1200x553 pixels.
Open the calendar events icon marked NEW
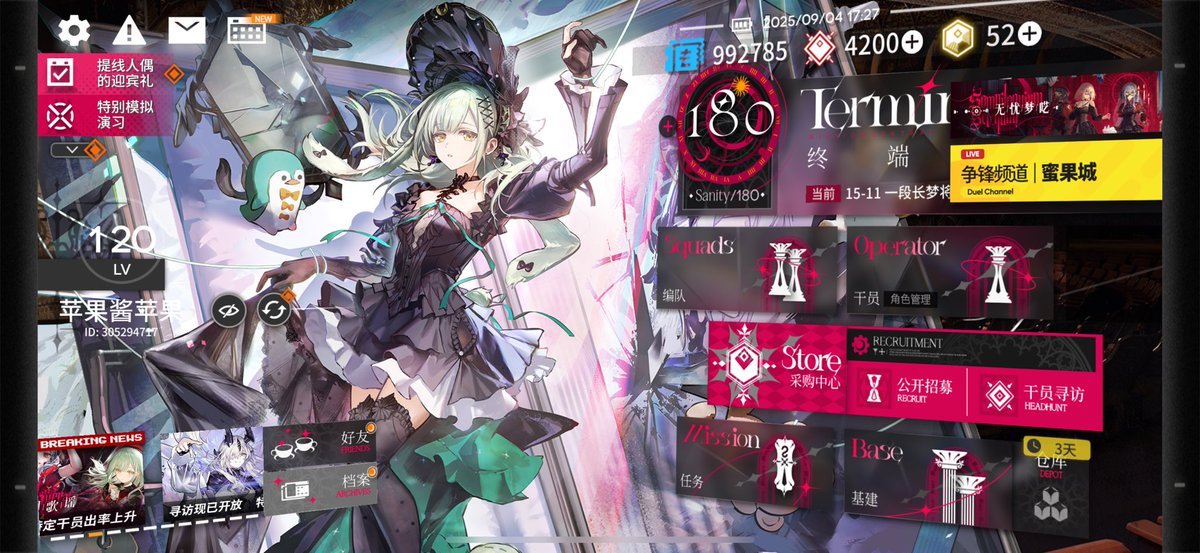click(247, 30)
